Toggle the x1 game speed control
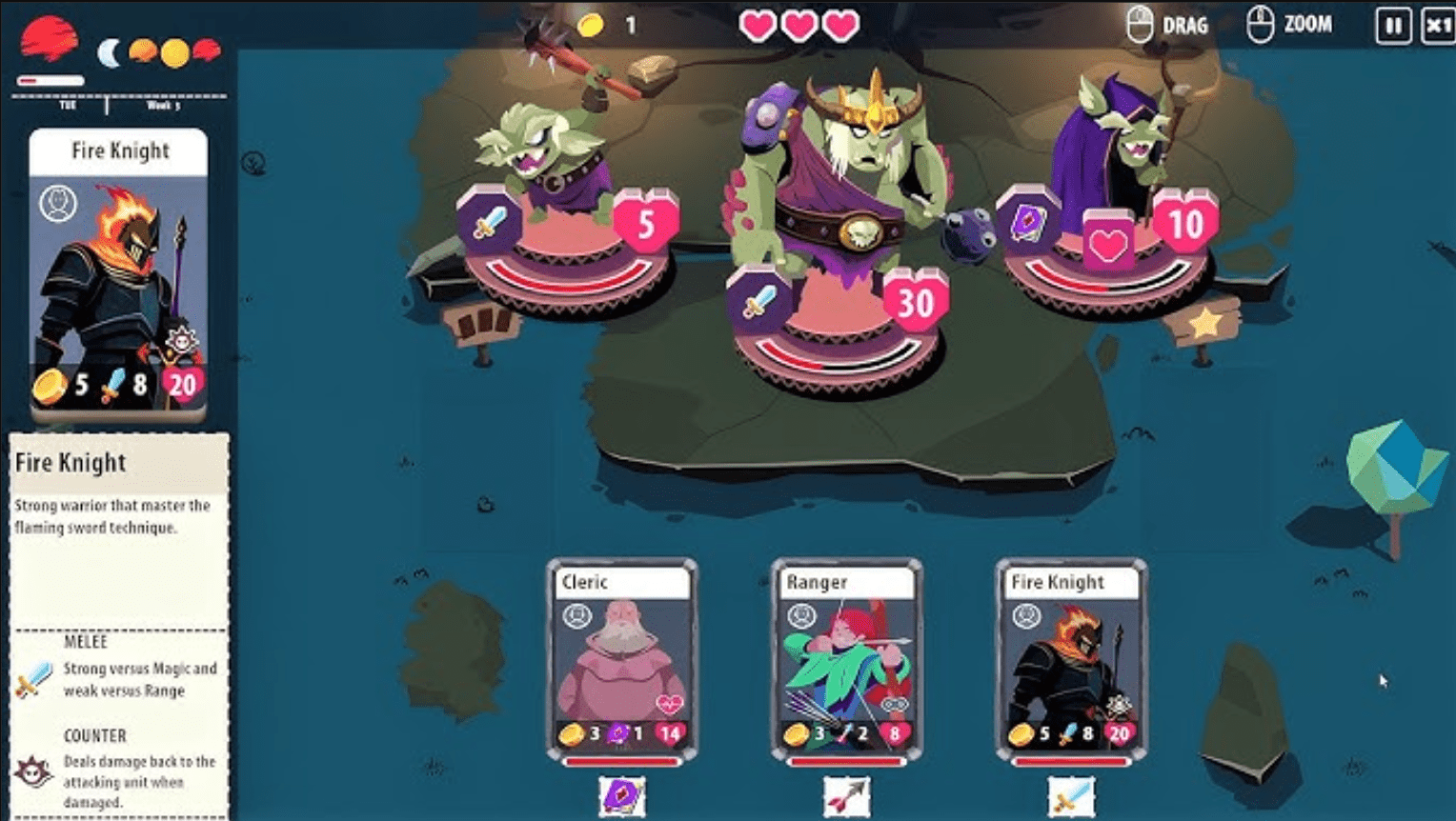Viewport: 1456px width, 821px height. 1439,25
